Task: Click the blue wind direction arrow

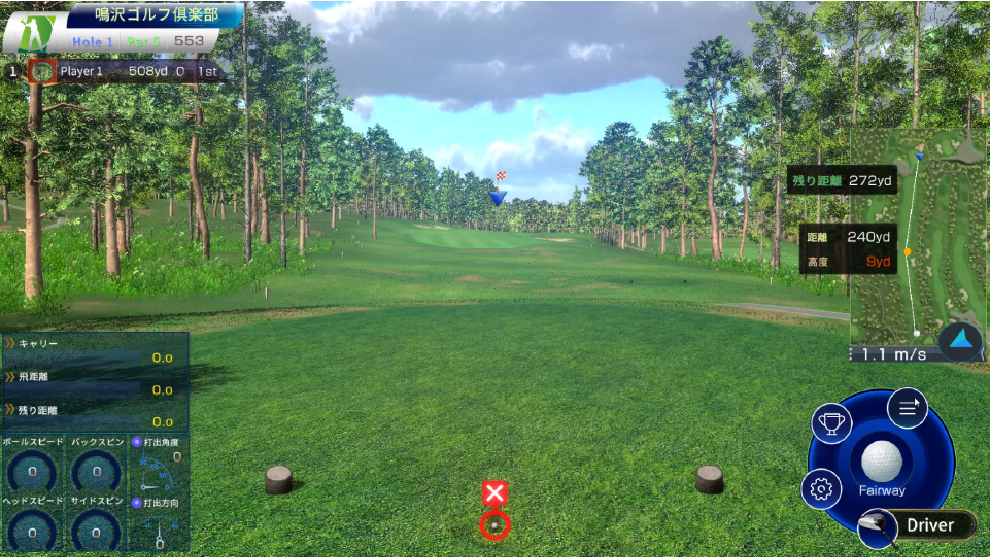Action: (x=961, y=340)
